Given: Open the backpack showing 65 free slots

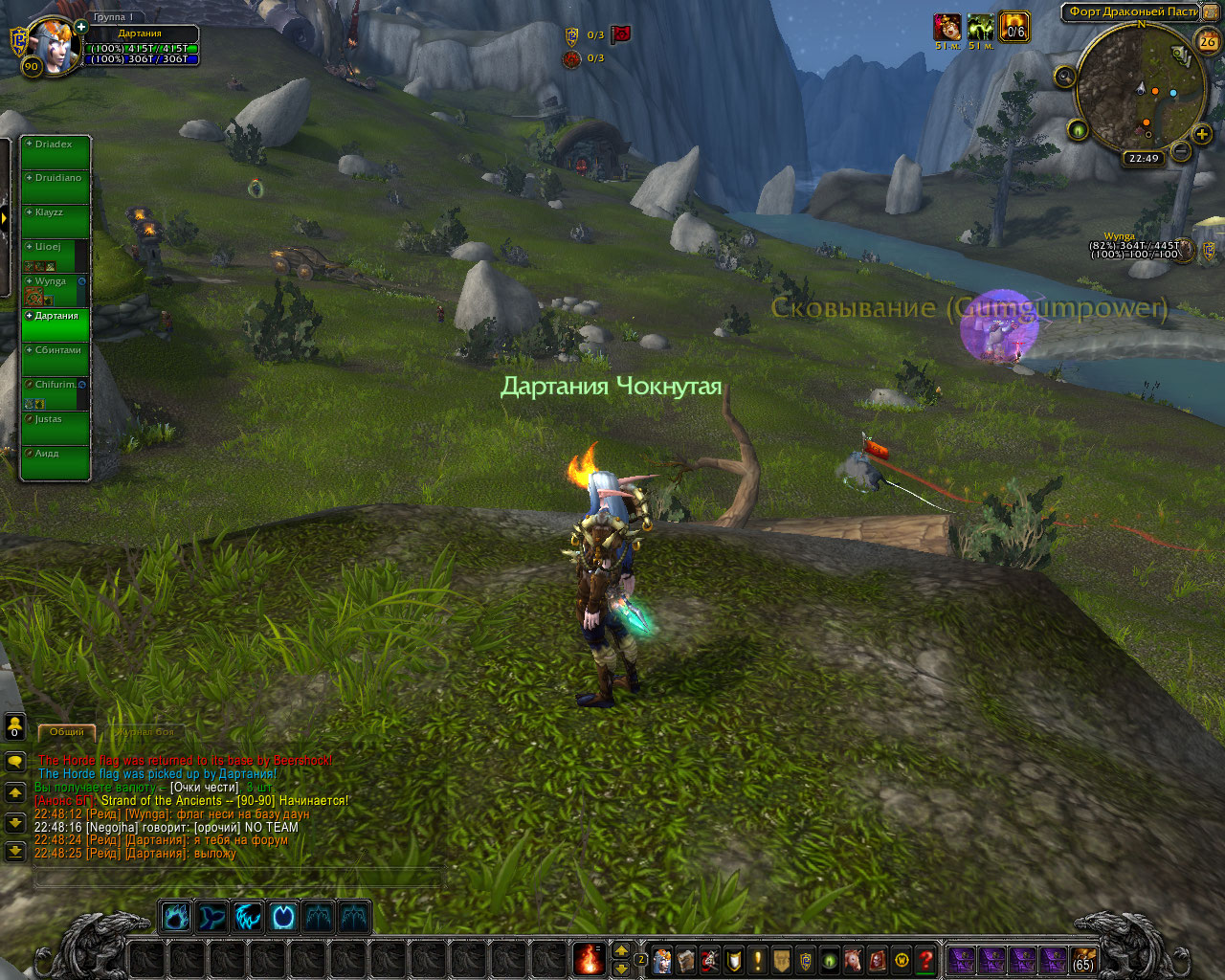Looking at the screenshot, I should [1082, 960].
